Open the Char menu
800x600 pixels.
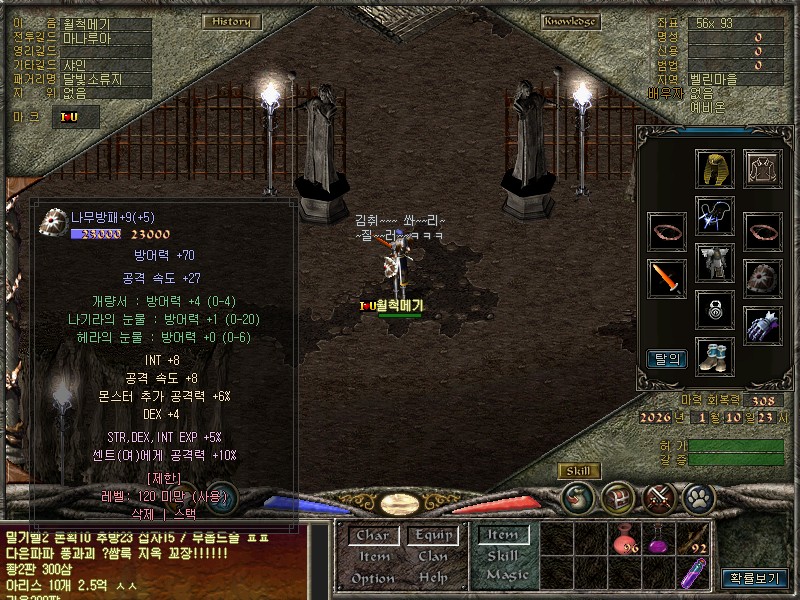tap(373, 536)
